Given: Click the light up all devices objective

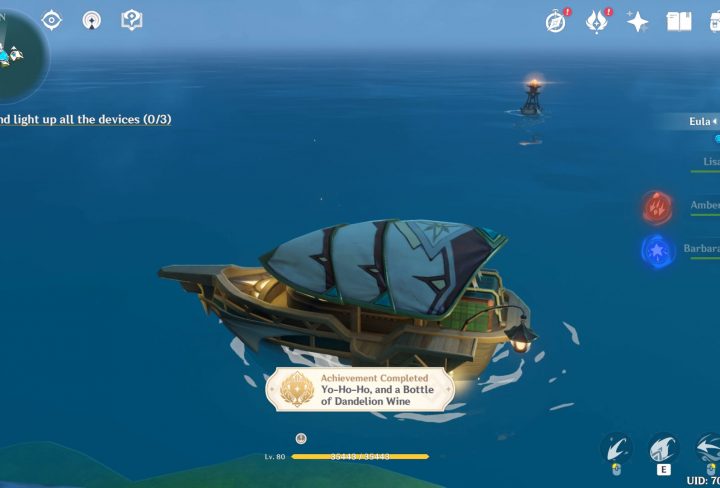Looking at the screenshot, I should [85, 119].
